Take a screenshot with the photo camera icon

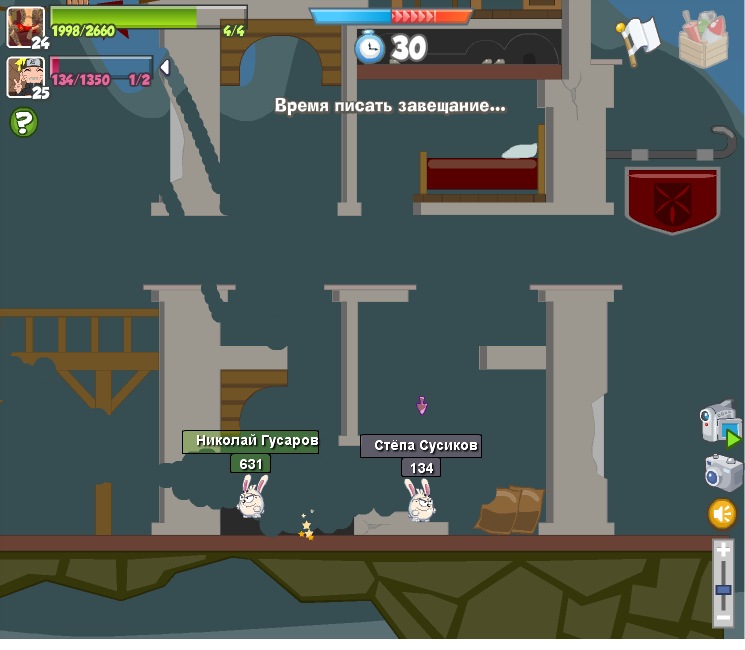pyautogui.click(x=723, y=472)
